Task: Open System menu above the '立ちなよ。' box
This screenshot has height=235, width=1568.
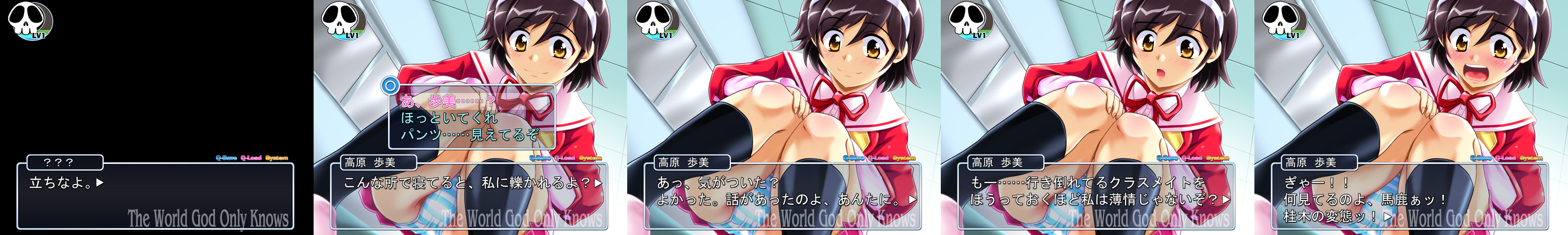Action: pyautogui.click(x=276, y=158)
